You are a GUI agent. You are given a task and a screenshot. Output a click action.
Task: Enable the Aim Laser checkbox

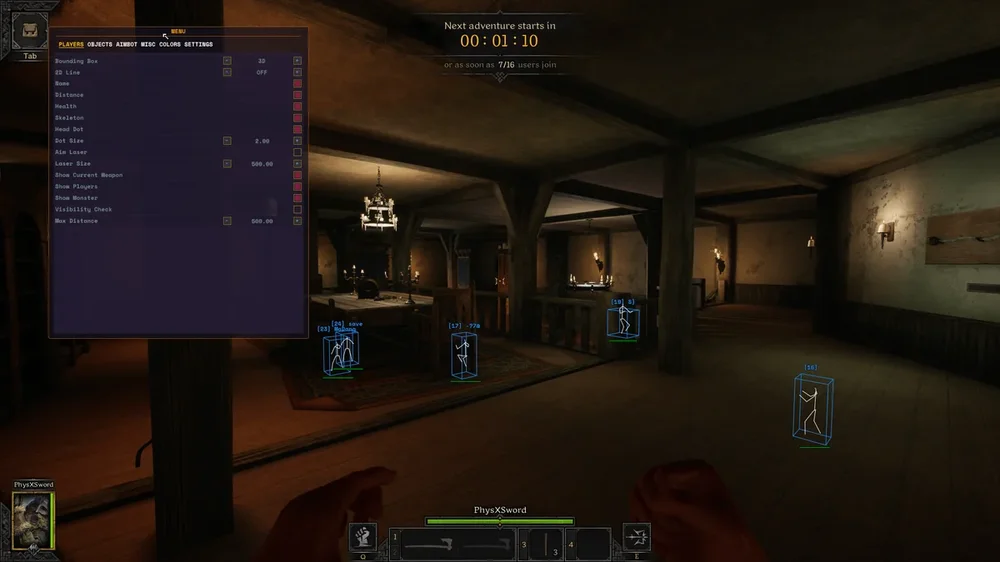point(297,152)
